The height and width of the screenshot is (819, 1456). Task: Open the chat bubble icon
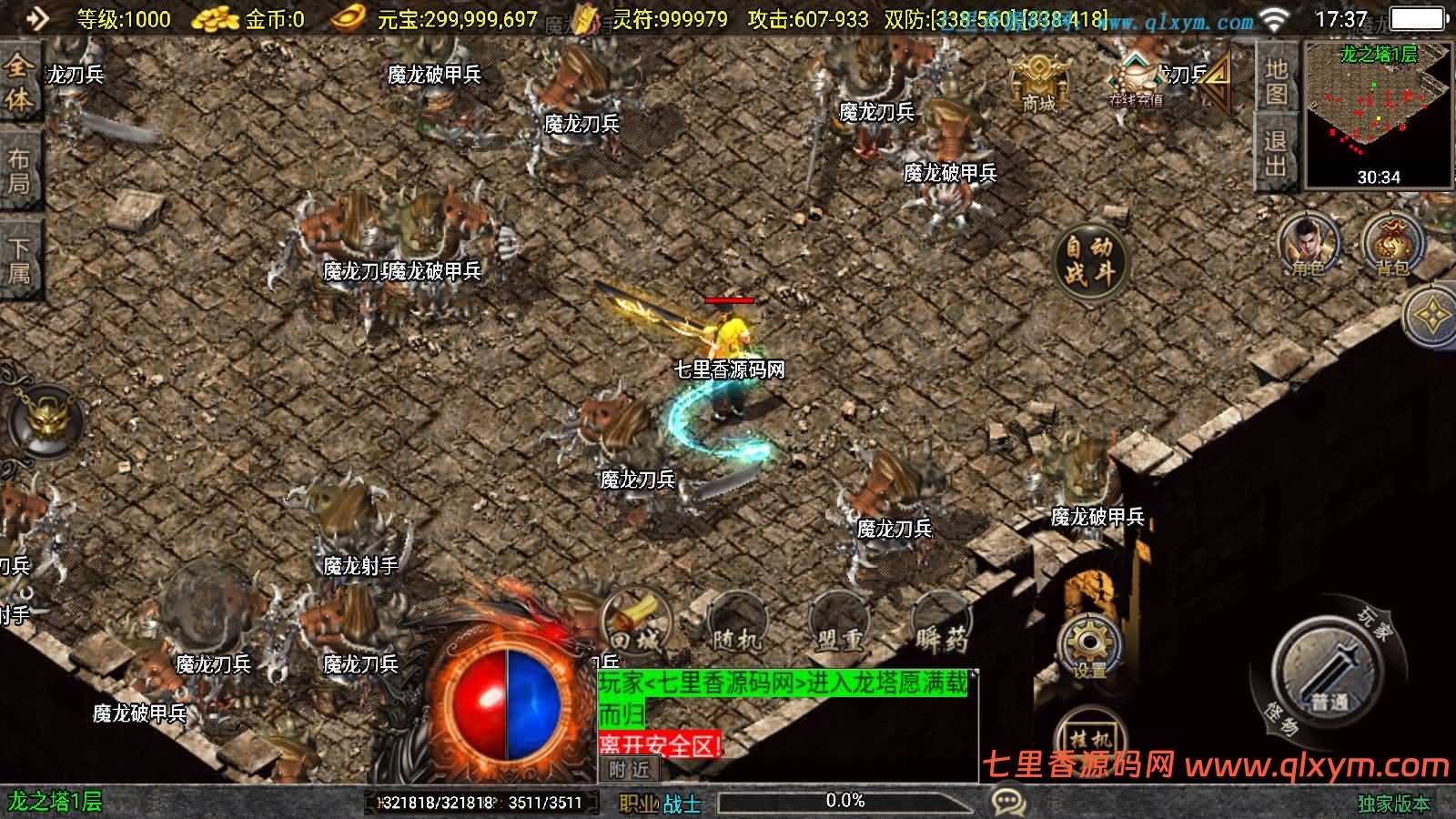(1008, 802)
